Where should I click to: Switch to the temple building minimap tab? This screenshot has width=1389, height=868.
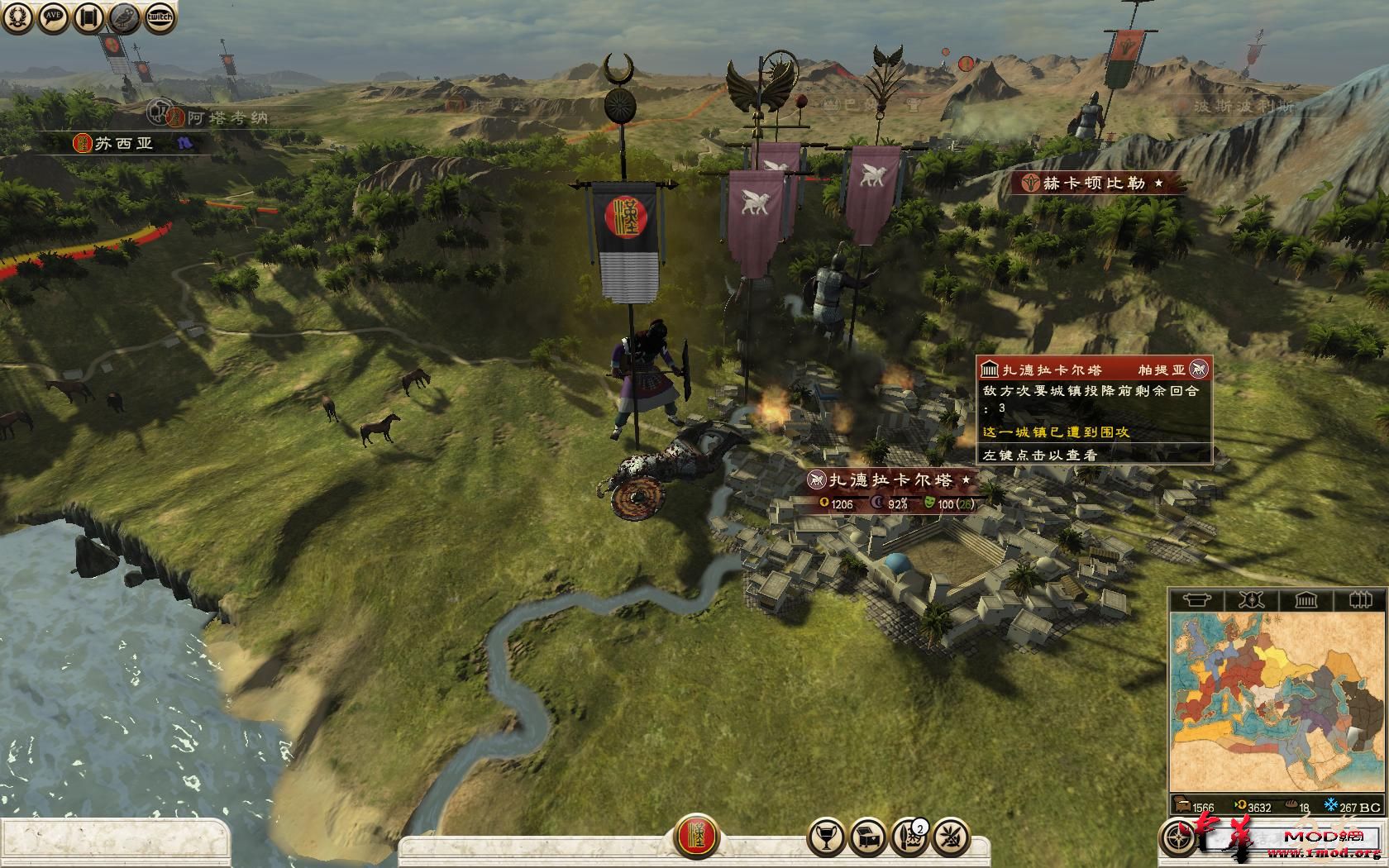click(x=1305, y=599)
